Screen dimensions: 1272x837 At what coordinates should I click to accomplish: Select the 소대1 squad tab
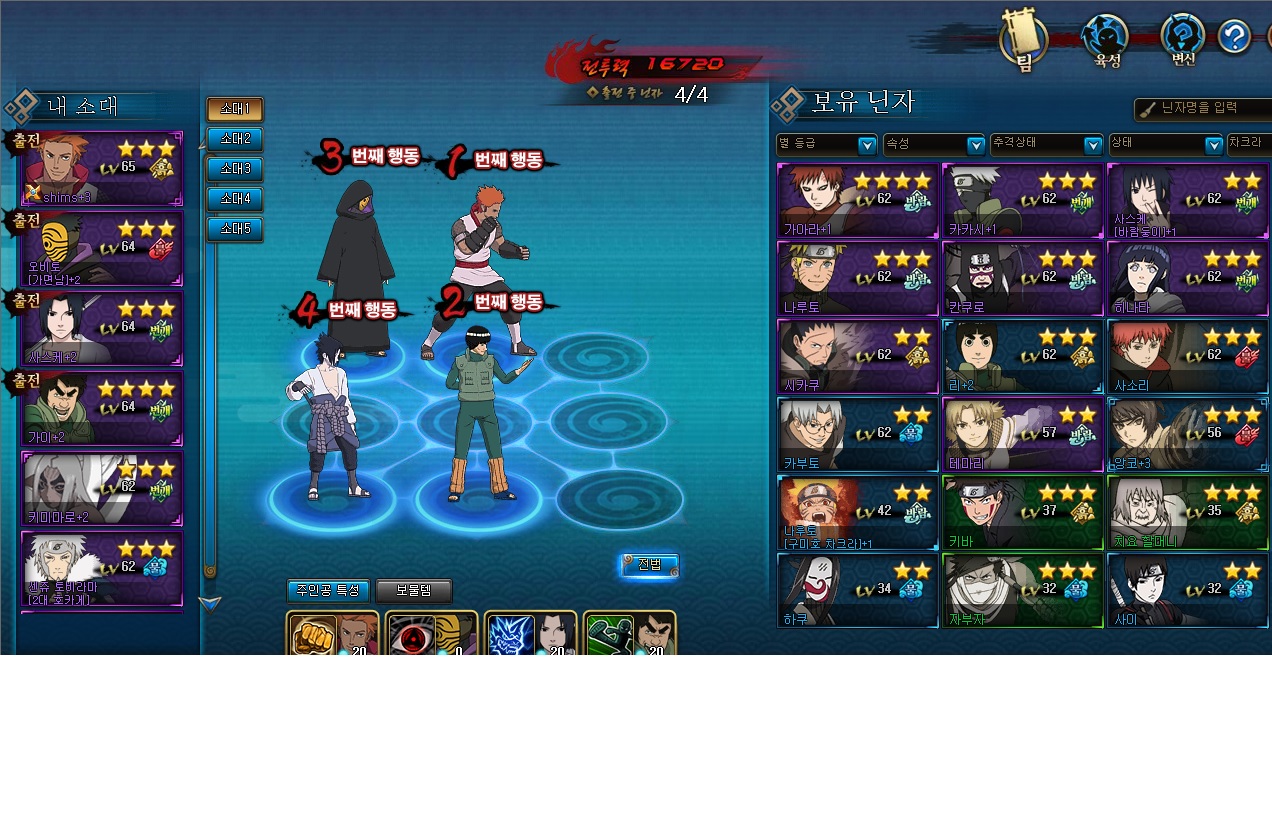coord(235,109)
